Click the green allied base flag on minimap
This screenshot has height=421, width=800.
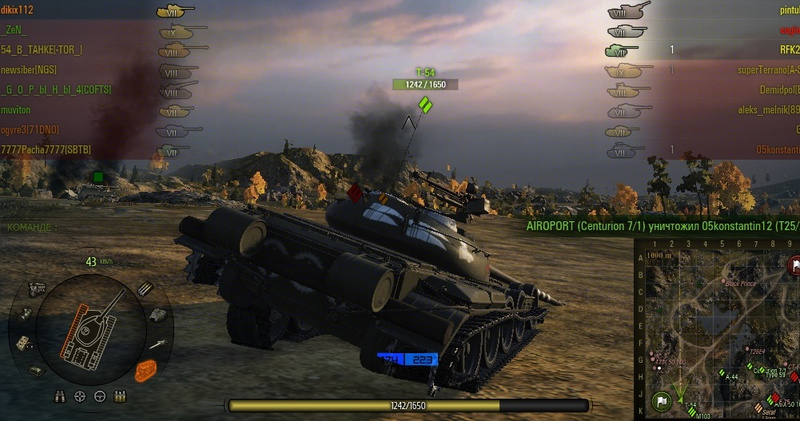[x=660, y=403]
